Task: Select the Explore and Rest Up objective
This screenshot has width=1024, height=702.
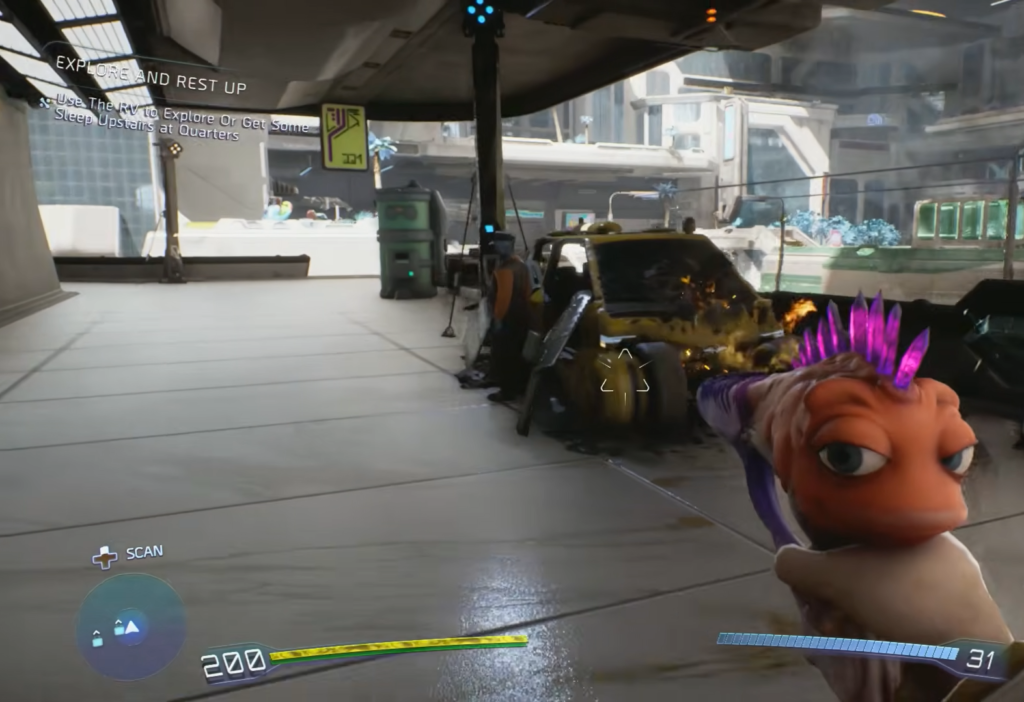Action: tap(150, 88)
